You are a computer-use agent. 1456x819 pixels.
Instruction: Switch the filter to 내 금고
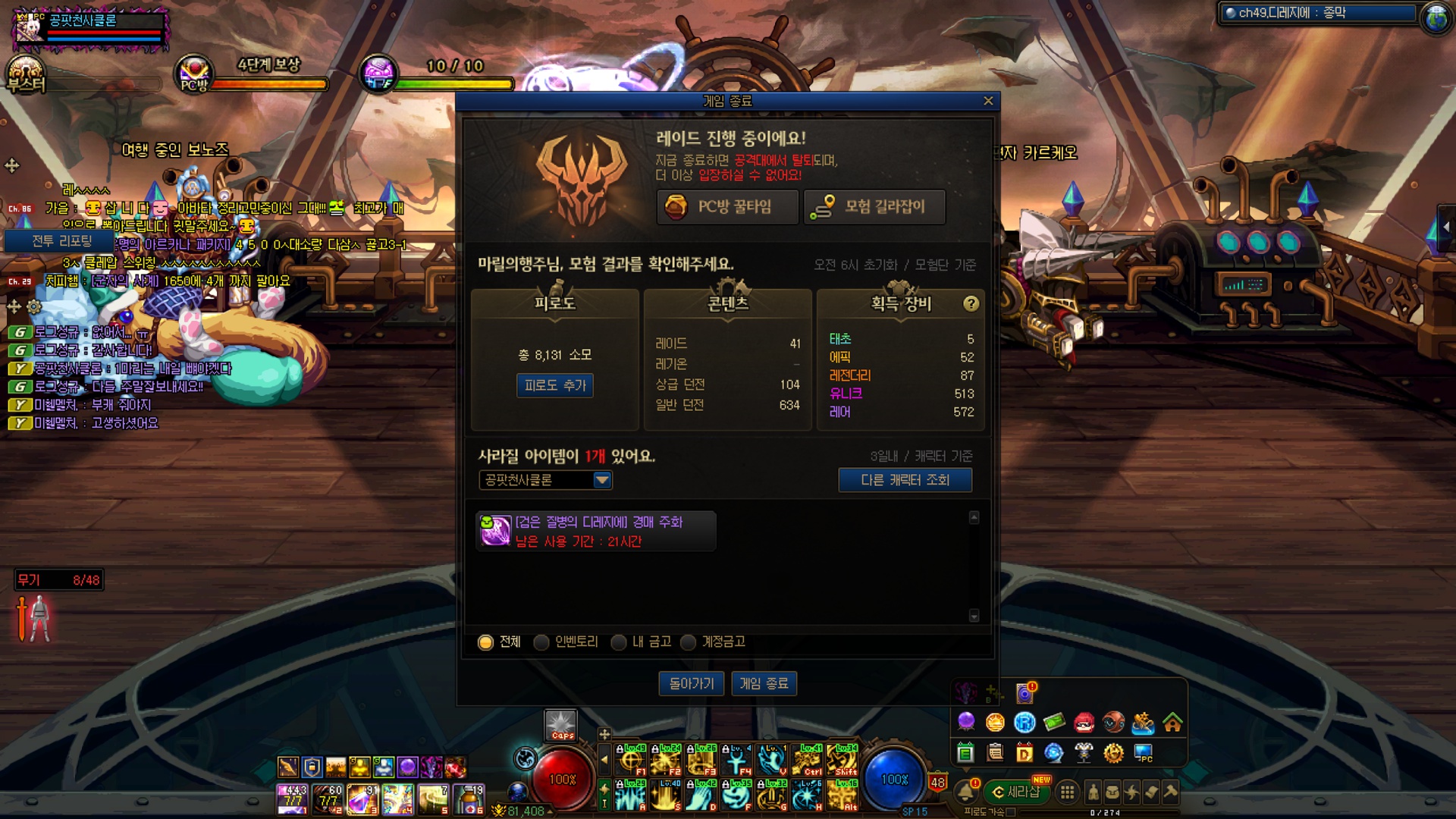[x=619, y=642]
